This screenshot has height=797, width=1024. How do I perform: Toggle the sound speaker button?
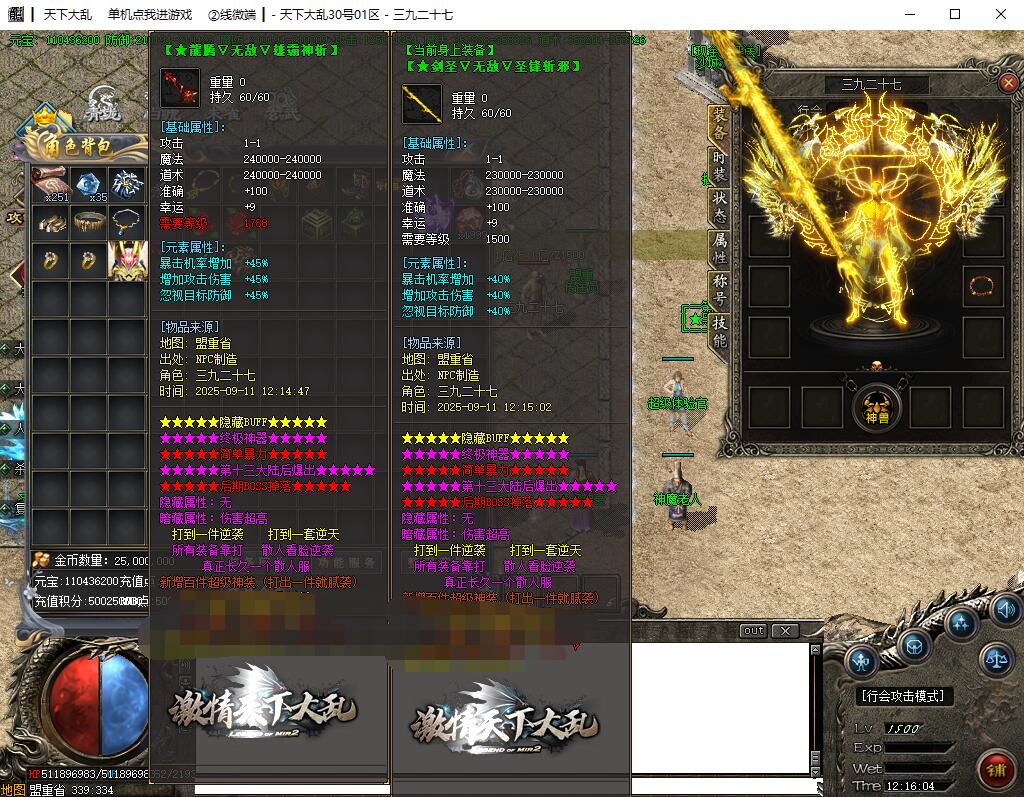tap(1005, 608)
